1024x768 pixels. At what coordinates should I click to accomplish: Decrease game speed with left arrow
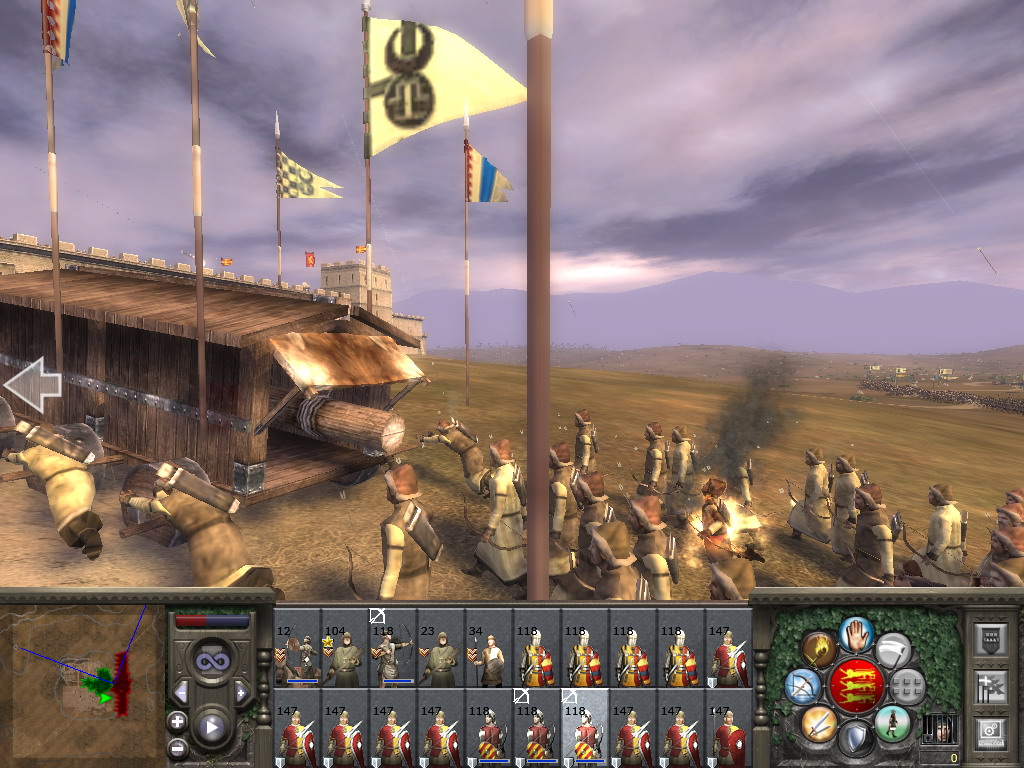click(x=181, y=692)
